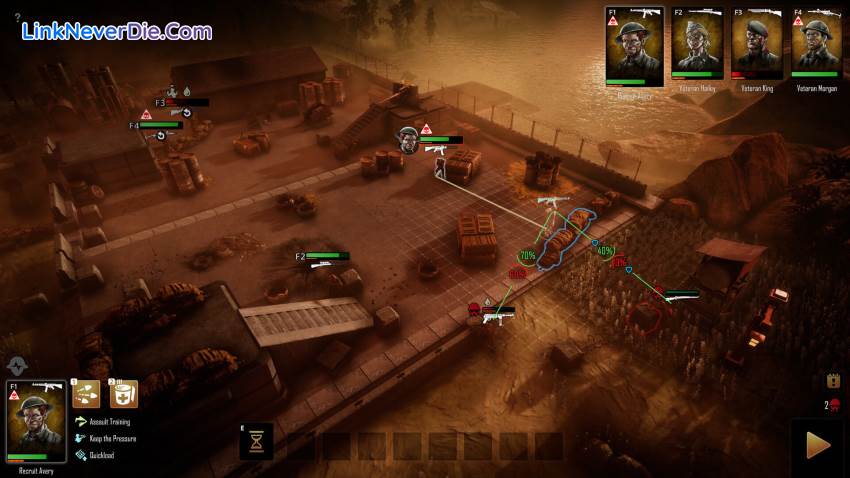Target the 70% hit chance indicator
The image size is (850, 478).
[527, 256]
